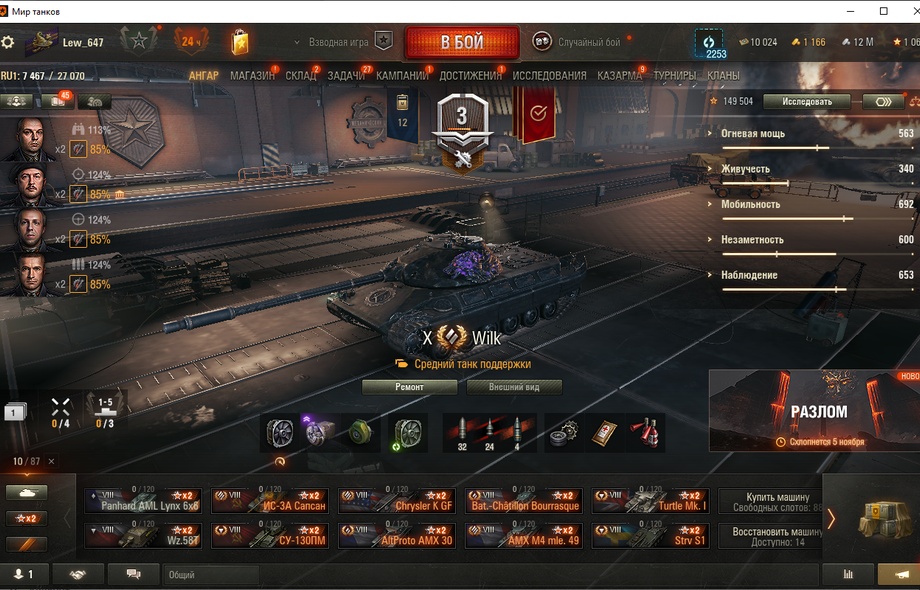
Task: Click the Исследовать button
Action: (806, 101)
